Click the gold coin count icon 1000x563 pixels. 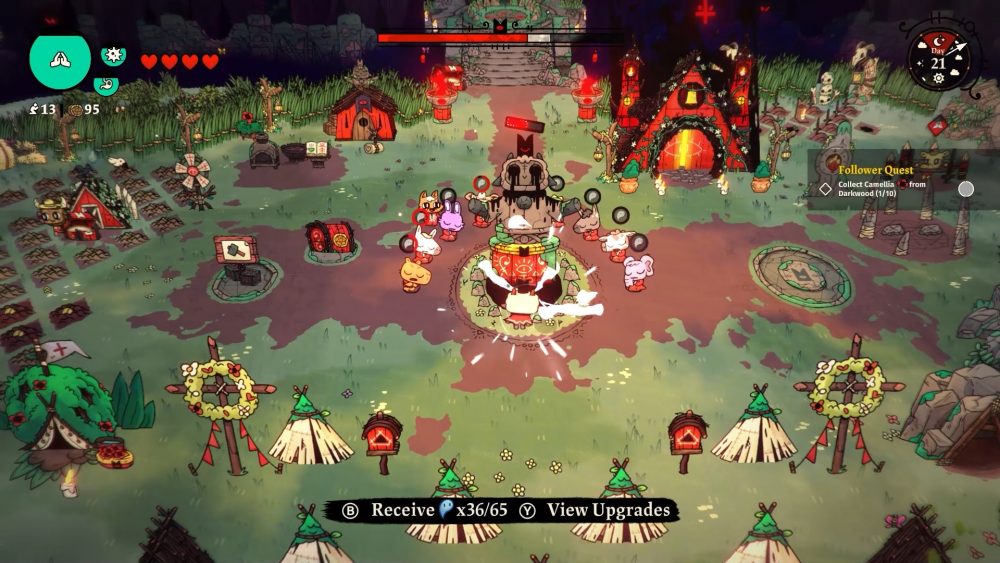(74, 109)
